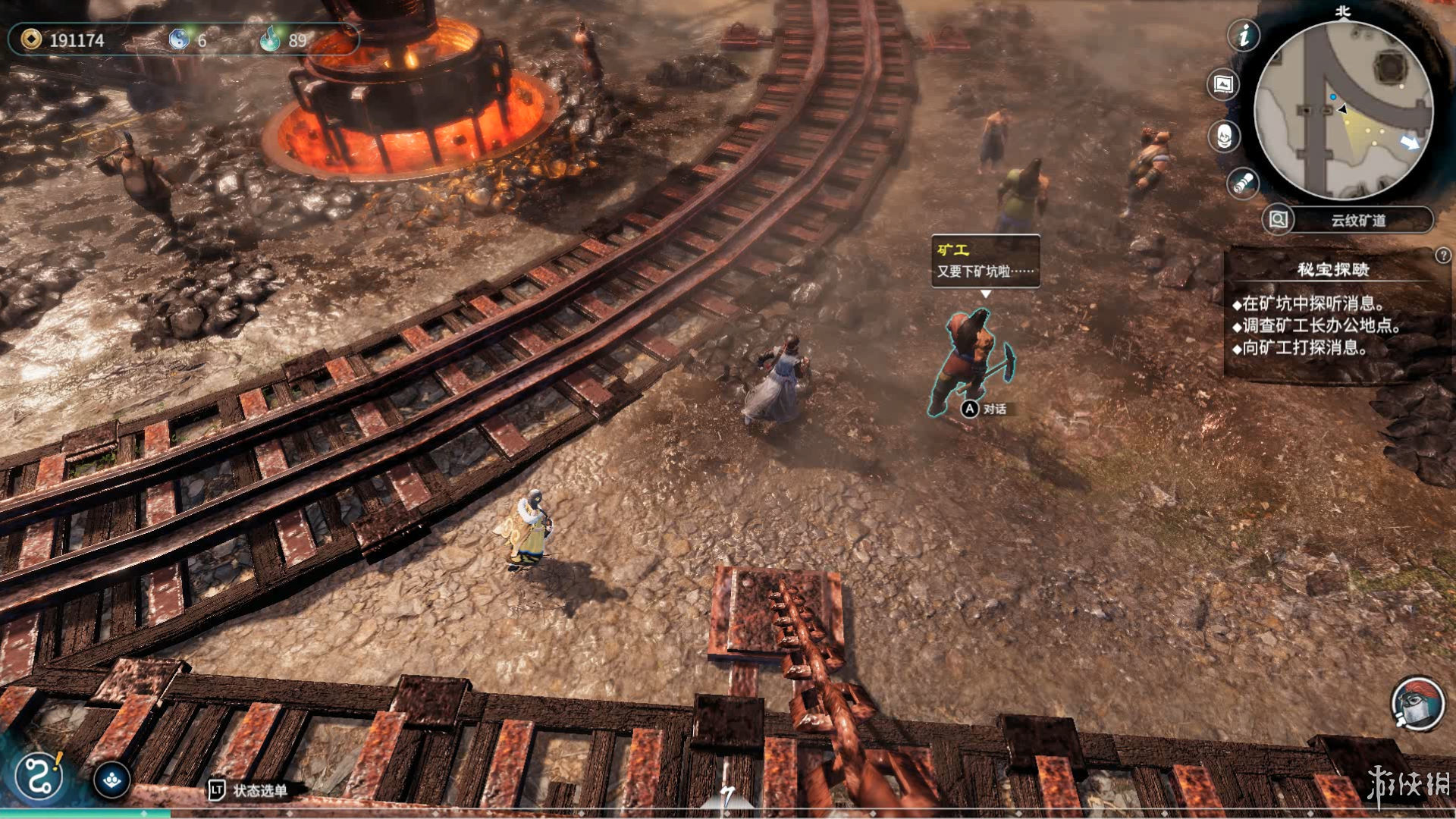Viewport: 1456px width, 819px height.
Task: Activate the blue three-orb icon
Action: click(x=112, y=780)
